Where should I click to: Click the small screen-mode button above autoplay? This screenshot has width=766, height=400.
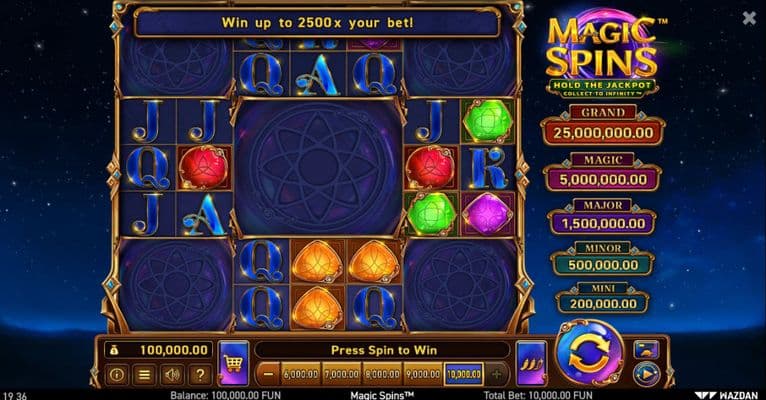[646, 350]
